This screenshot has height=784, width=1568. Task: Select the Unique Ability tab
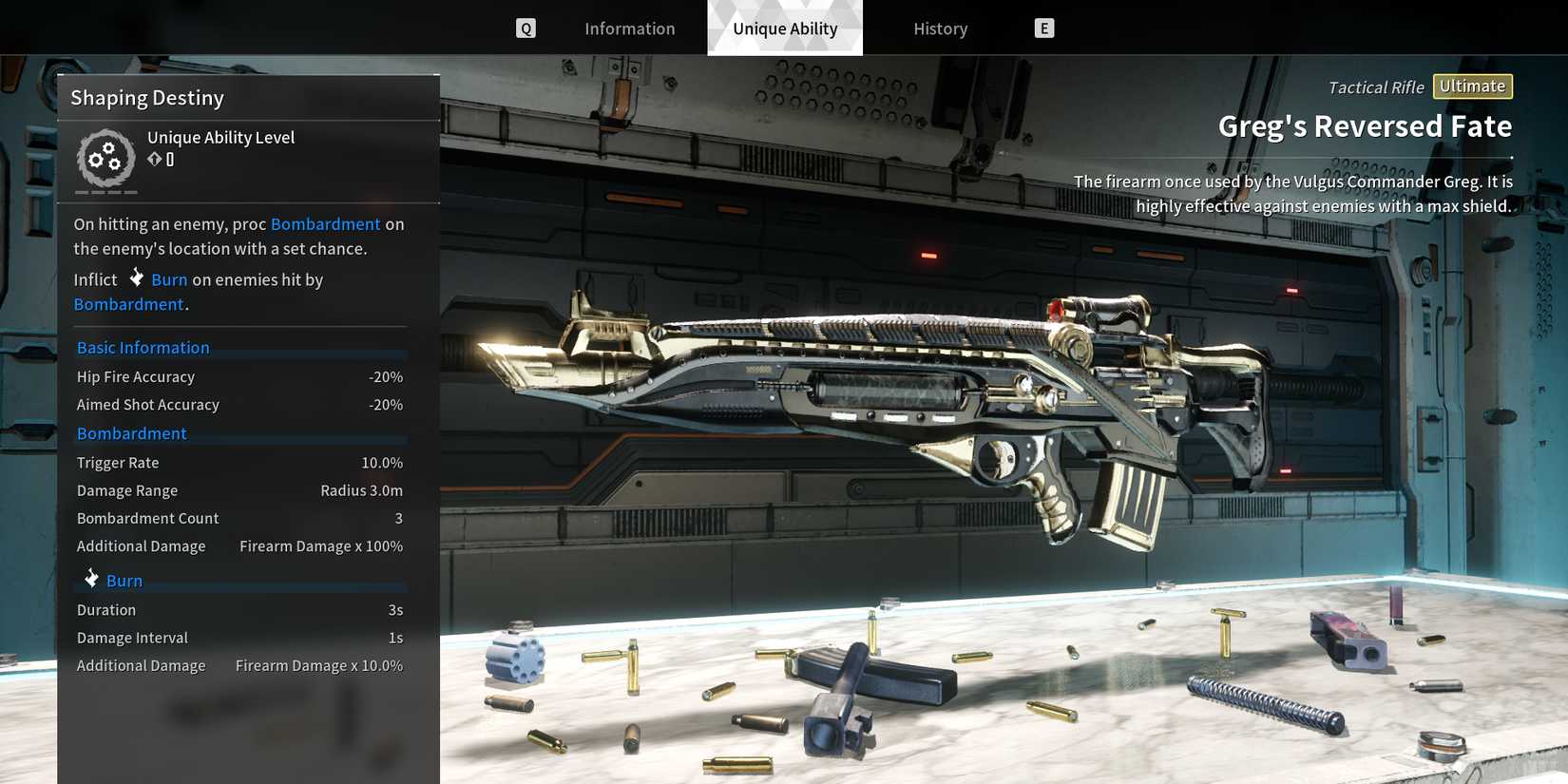[785, 29]
